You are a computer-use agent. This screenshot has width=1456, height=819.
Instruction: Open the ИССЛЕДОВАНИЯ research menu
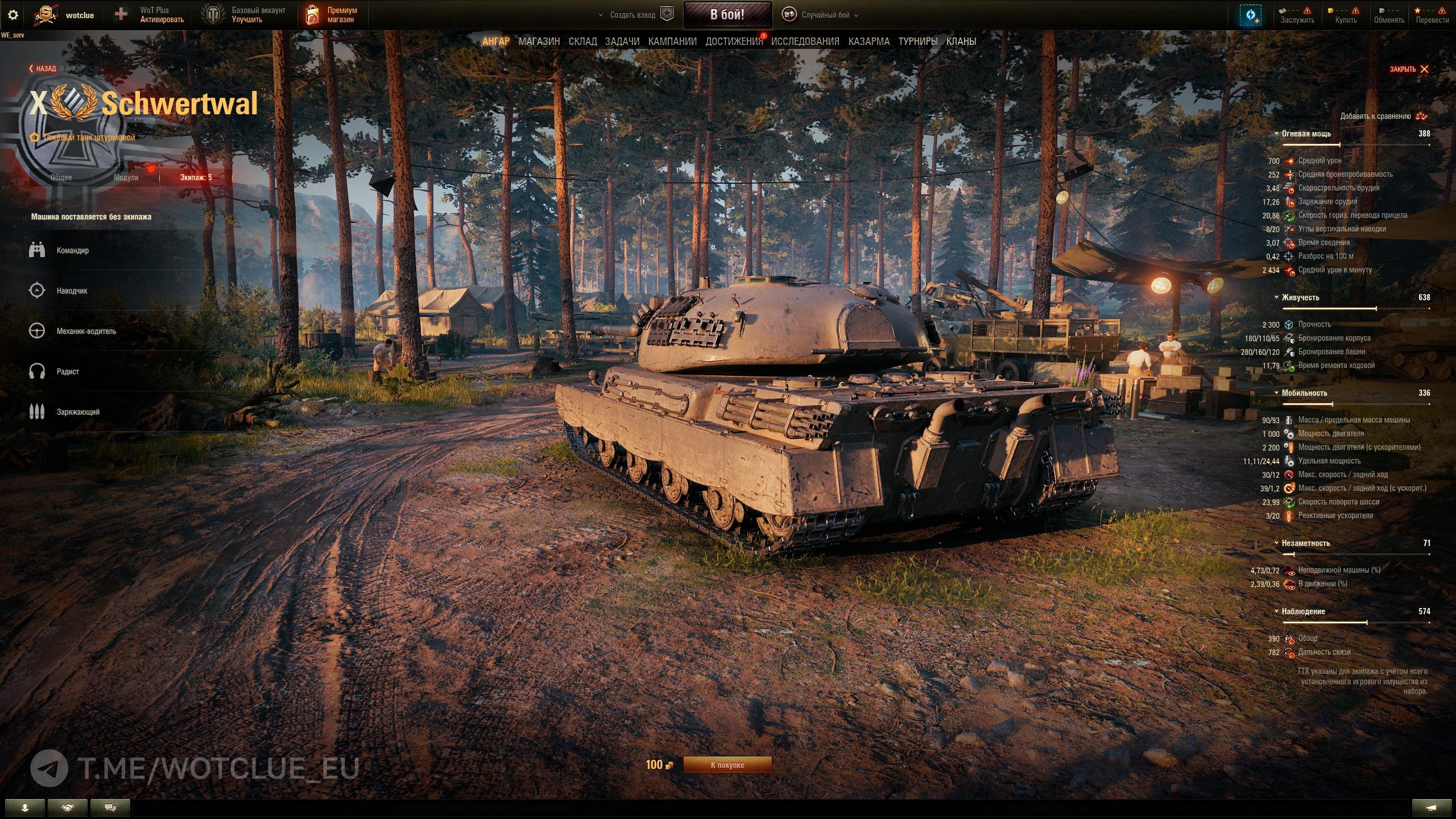pos(805,42)
